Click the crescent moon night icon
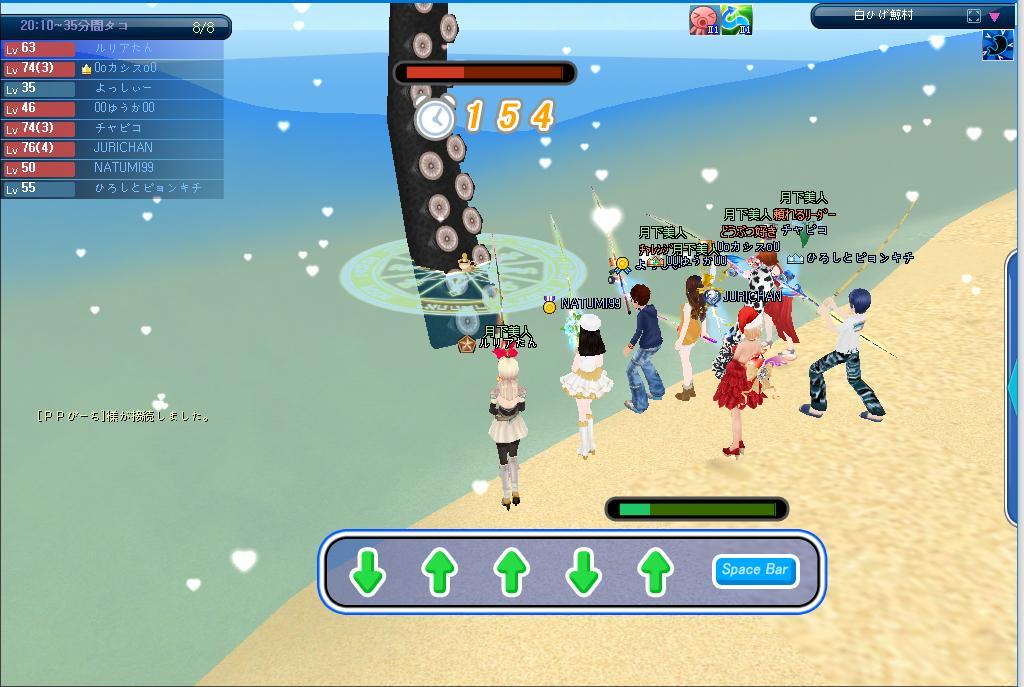The width and height of the screenshot is (1024, 687). pos(997,46)
